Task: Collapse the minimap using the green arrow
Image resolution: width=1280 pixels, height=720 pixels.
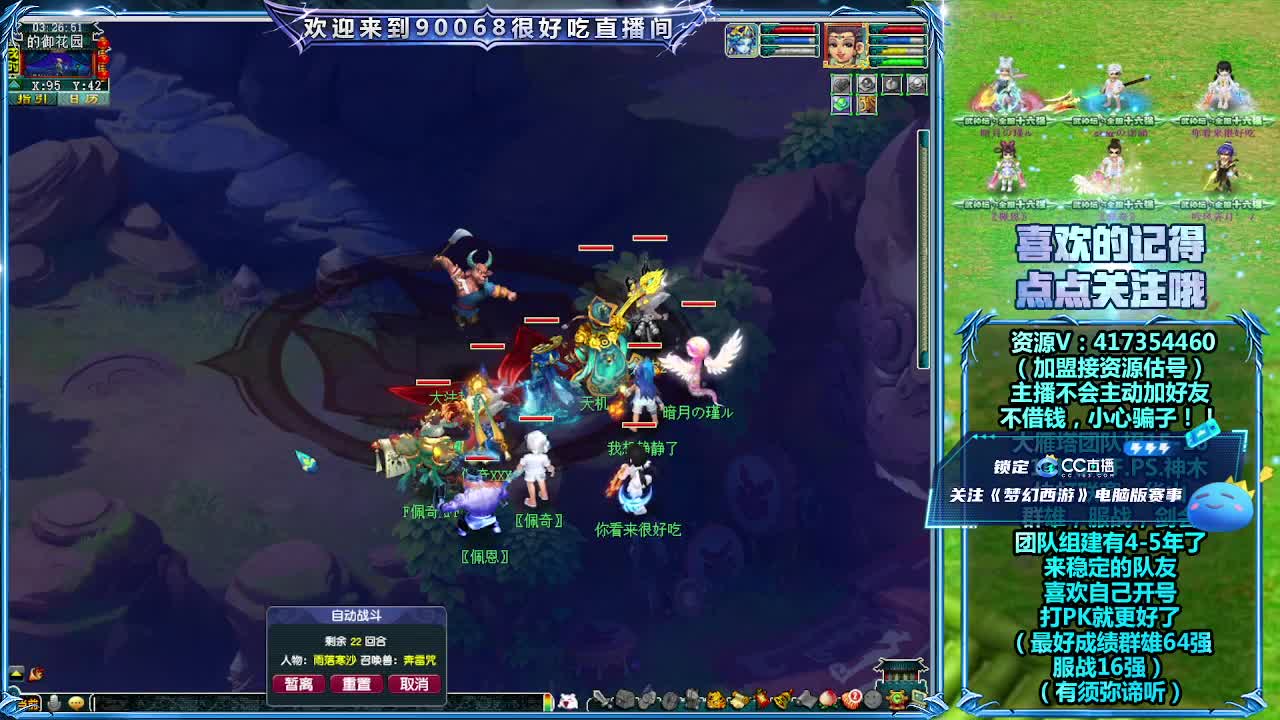Action: tap(14, 85)
